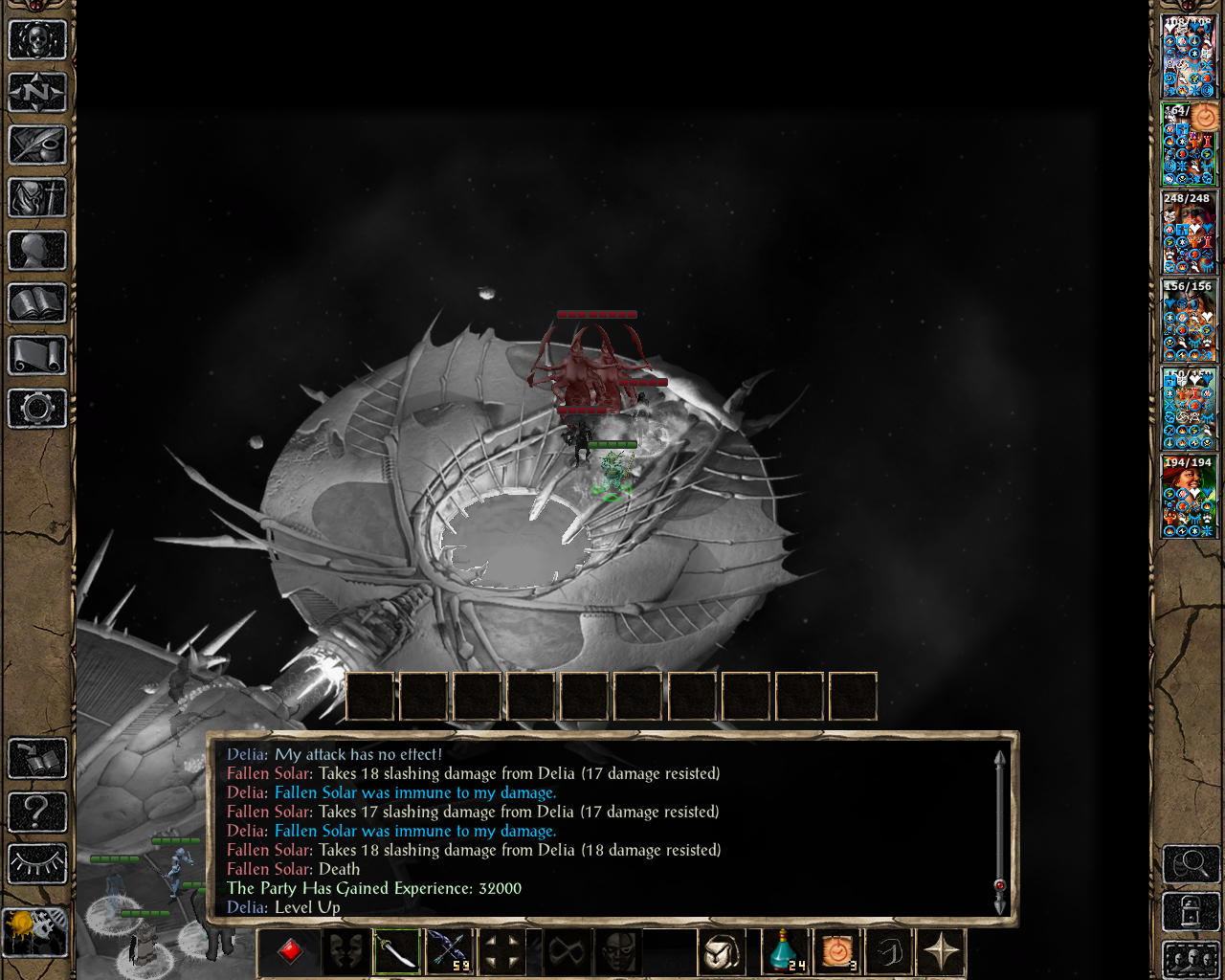Activate the red gem dialogue button

[290, 952]
